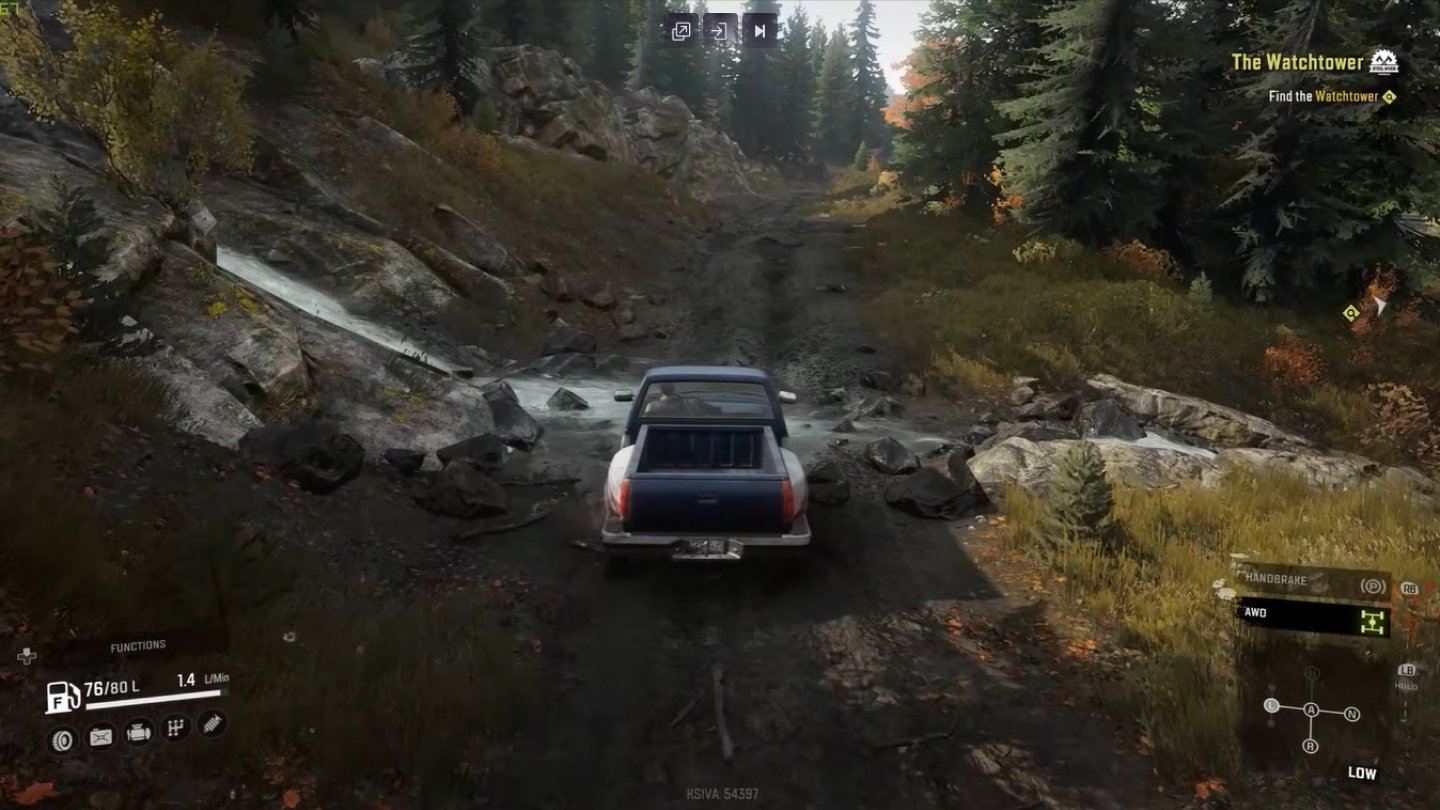
Task: Click the skip-forward overlay button
Action: coord(759,31)
